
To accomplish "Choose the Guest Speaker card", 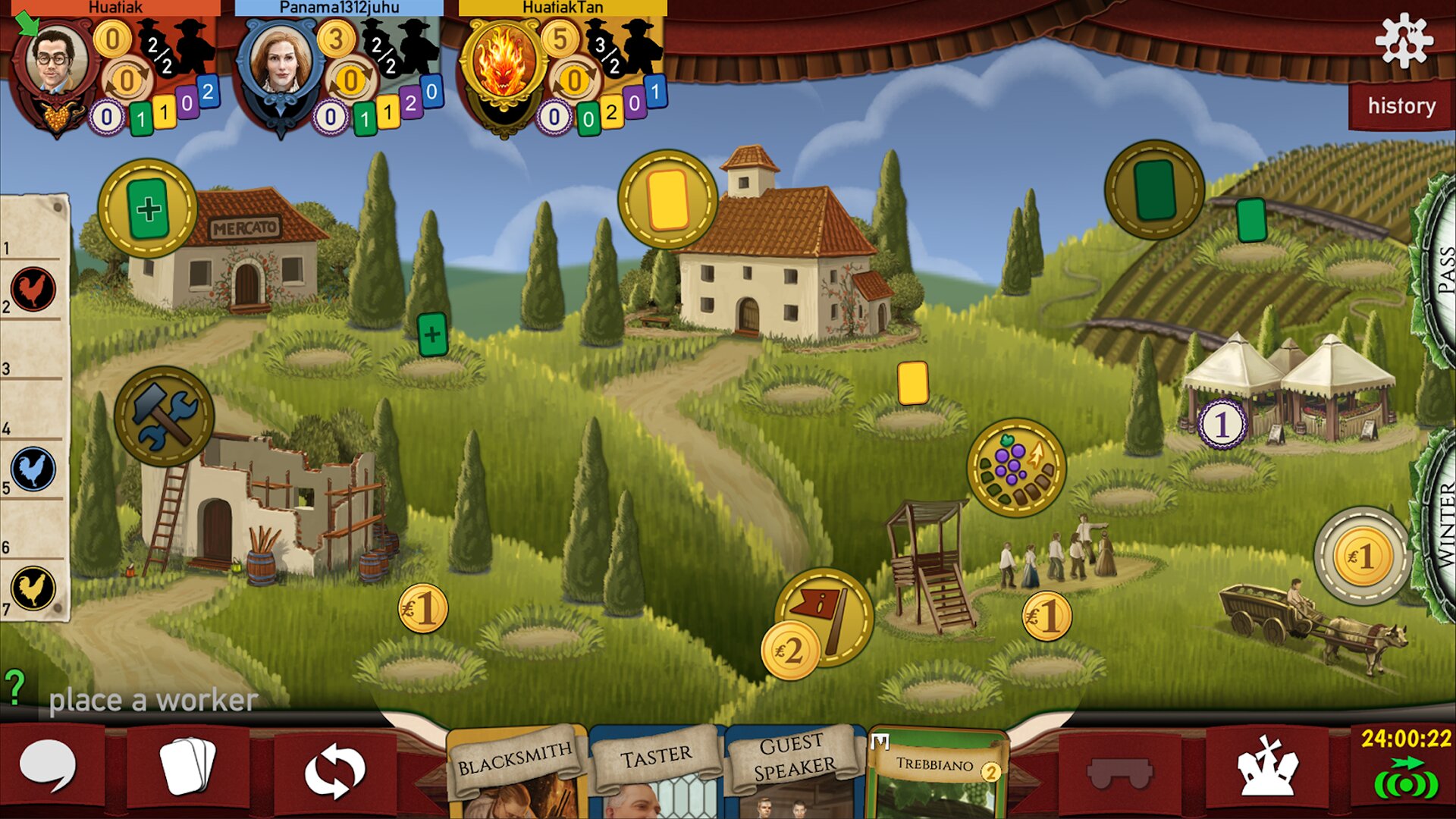I will [794, 770].
